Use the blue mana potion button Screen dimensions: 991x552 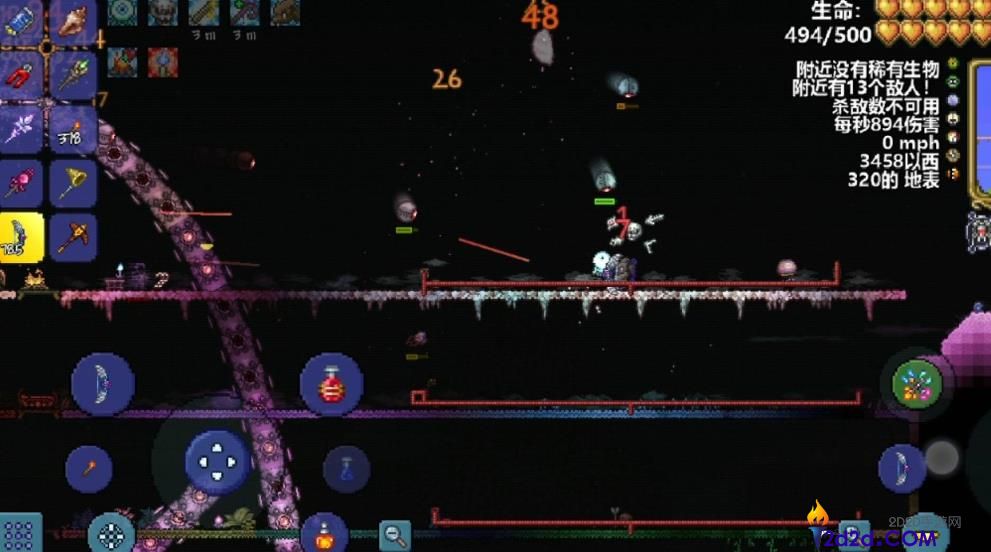[x=346, y=469]
